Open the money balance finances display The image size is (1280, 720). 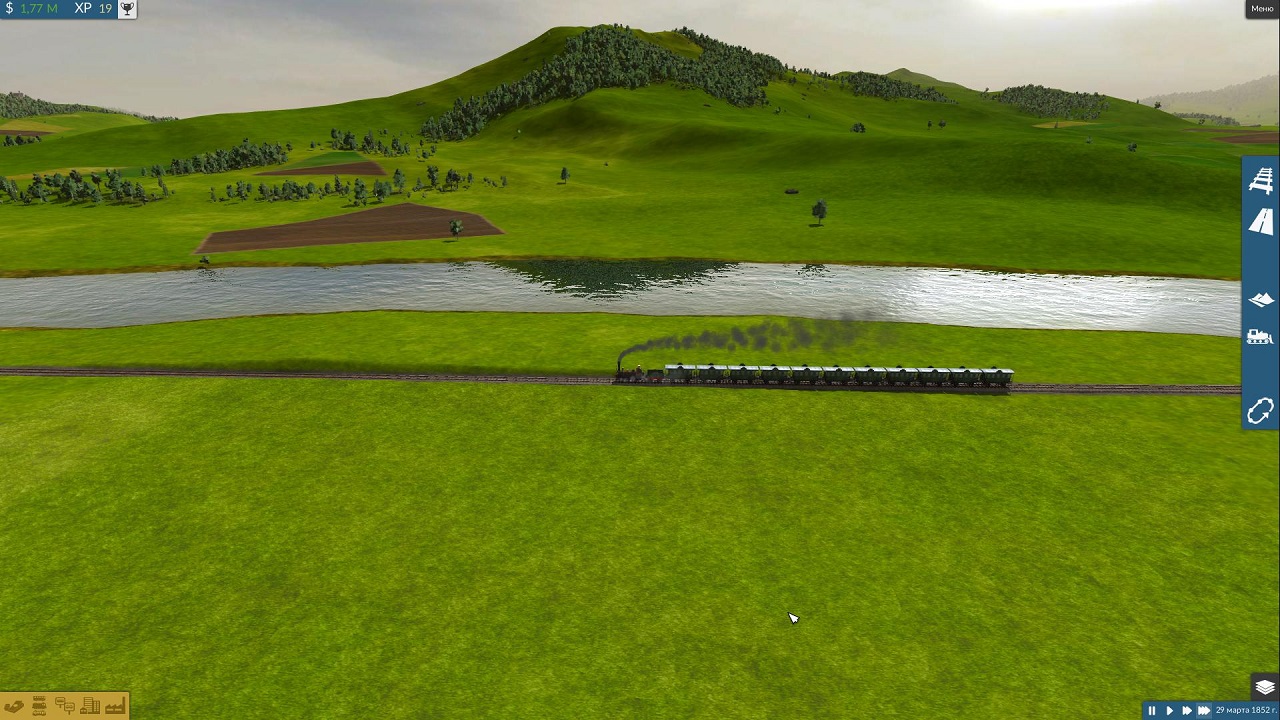coord(32,8)
